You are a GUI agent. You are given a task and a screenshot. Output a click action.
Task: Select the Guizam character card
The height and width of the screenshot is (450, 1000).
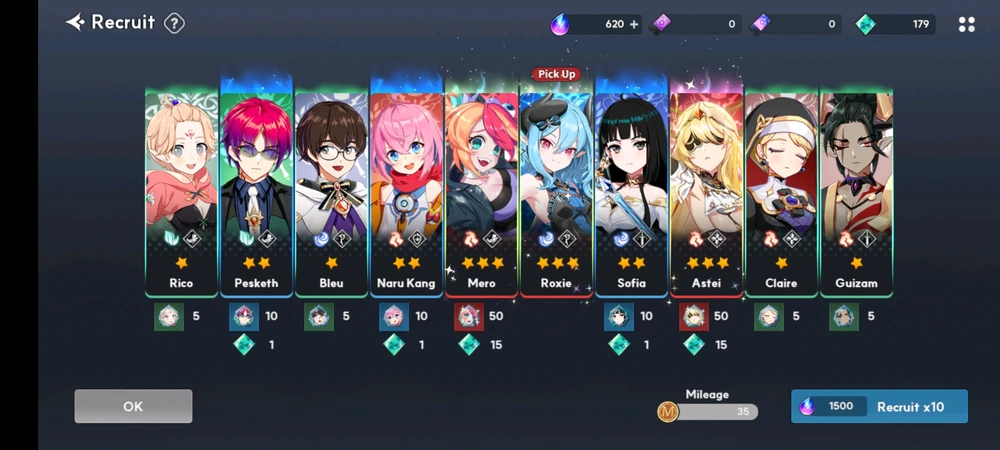(856, 190)
